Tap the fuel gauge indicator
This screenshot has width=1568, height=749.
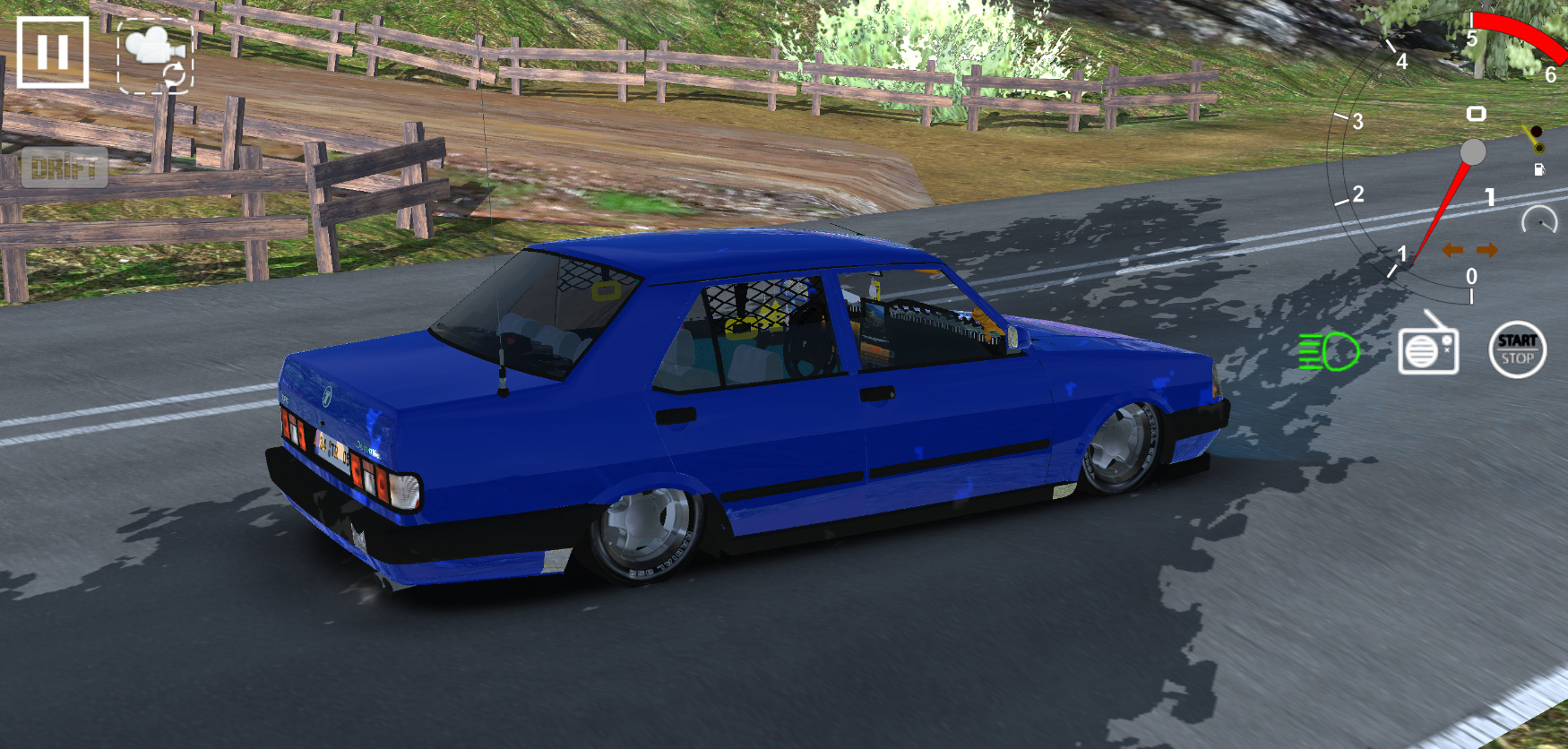click(1539, 170)
